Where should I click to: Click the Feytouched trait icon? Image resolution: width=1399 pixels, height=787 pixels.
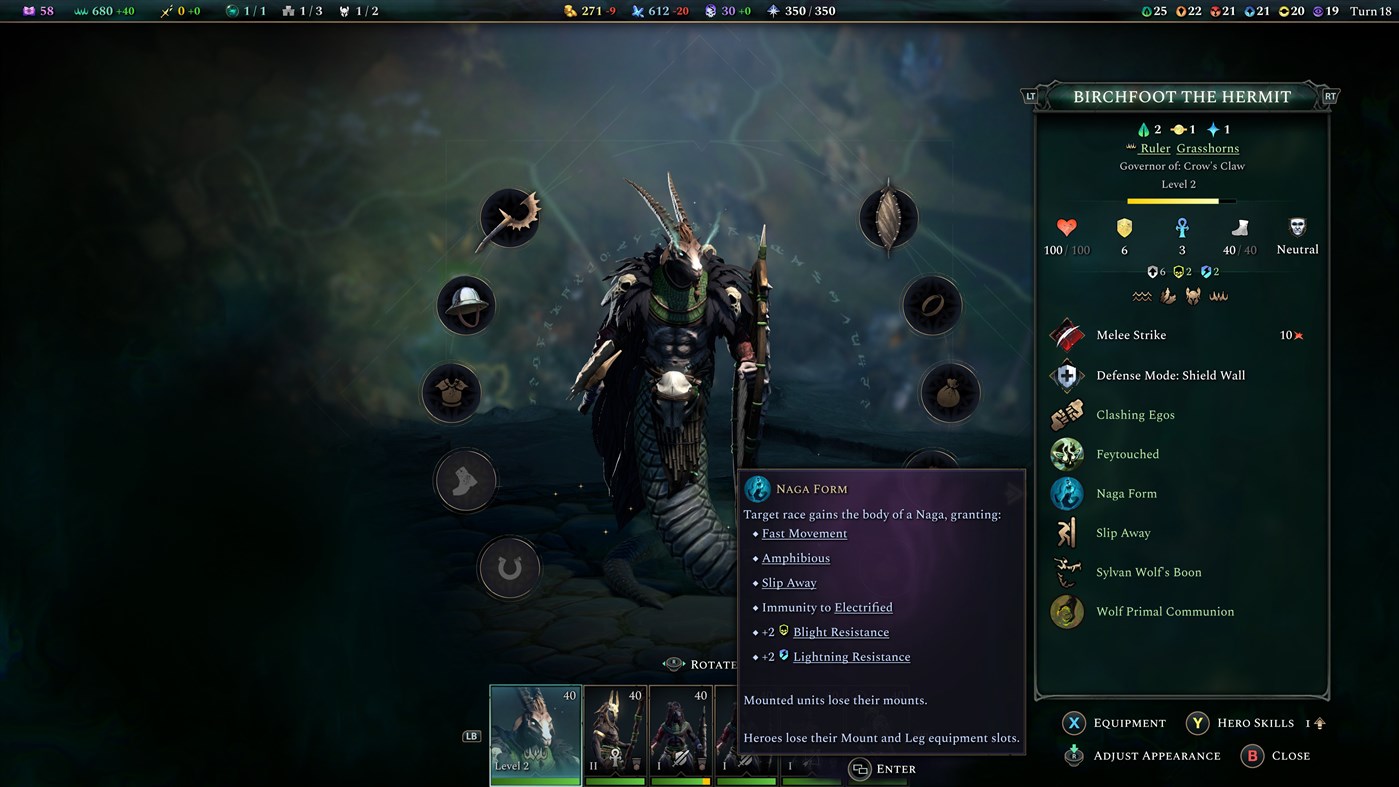tap(1066, 454)
